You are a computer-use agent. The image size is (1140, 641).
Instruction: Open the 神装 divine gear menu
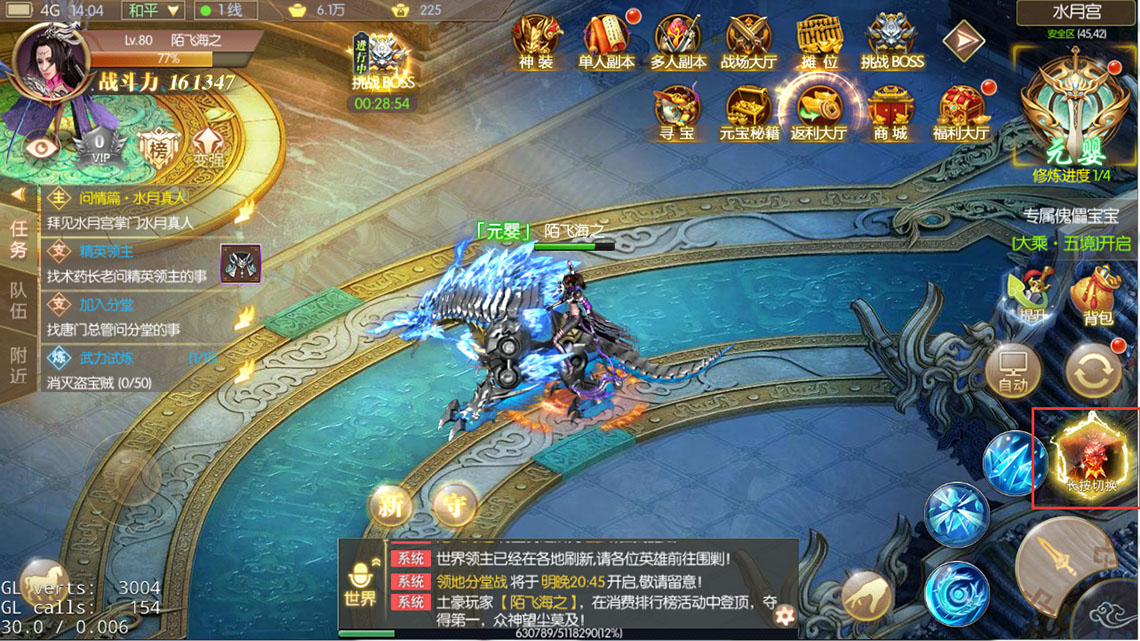coord(536,40)
